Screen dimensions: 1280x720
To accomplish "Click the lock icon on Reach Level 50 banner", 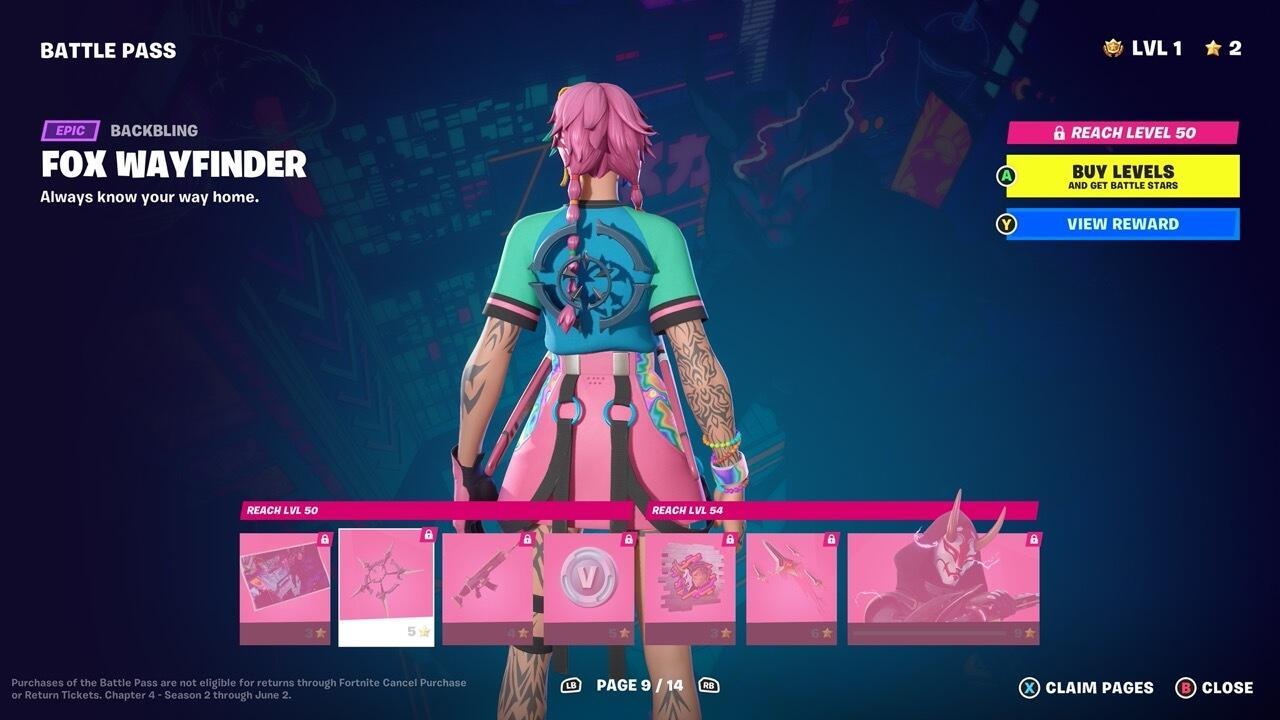I will click(x=1061, y=131).
